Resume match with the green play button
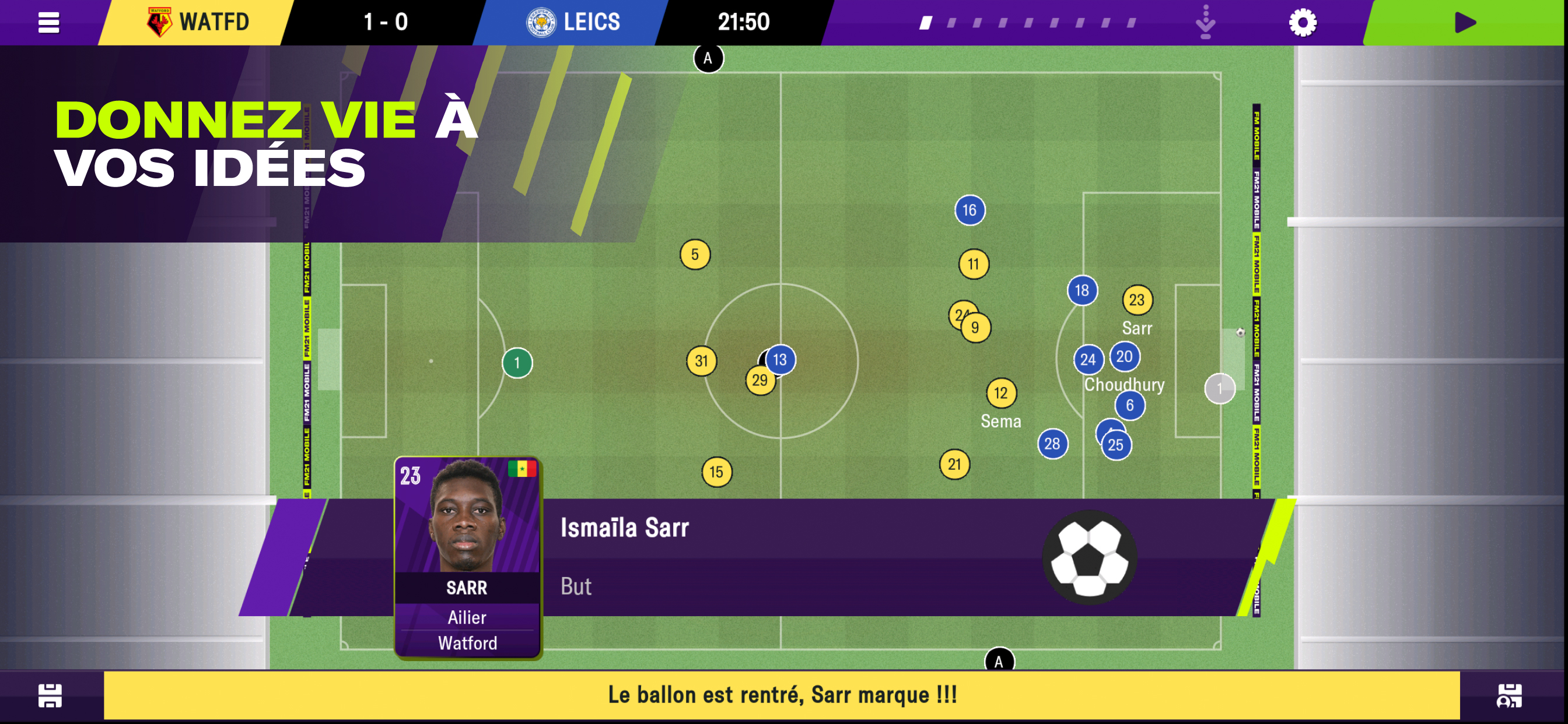1568x724 pixels. (1465, 23)
